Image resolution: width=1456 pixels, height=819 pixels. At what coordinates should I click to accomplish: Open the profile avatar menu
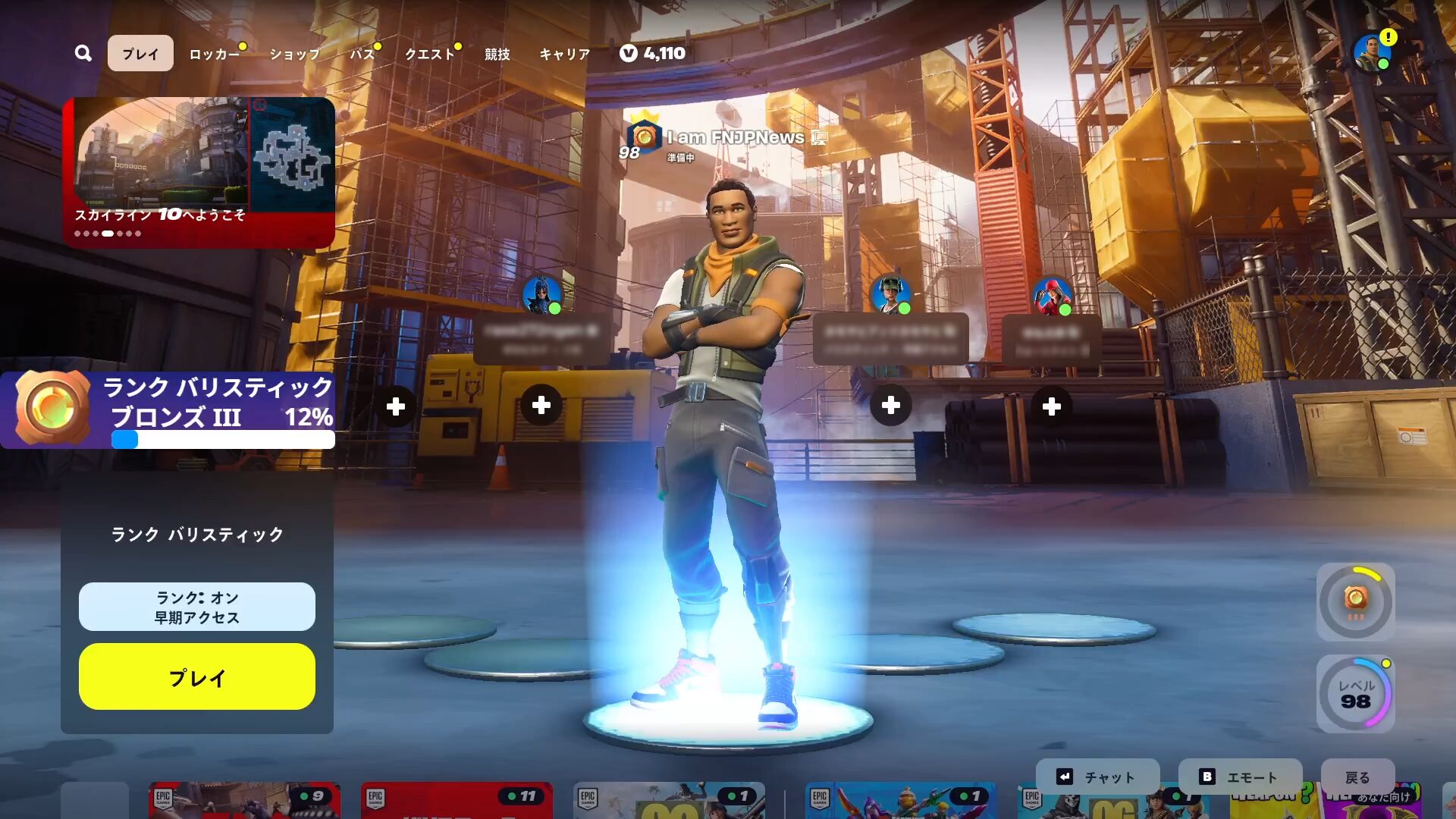[x=1373, y=53]
